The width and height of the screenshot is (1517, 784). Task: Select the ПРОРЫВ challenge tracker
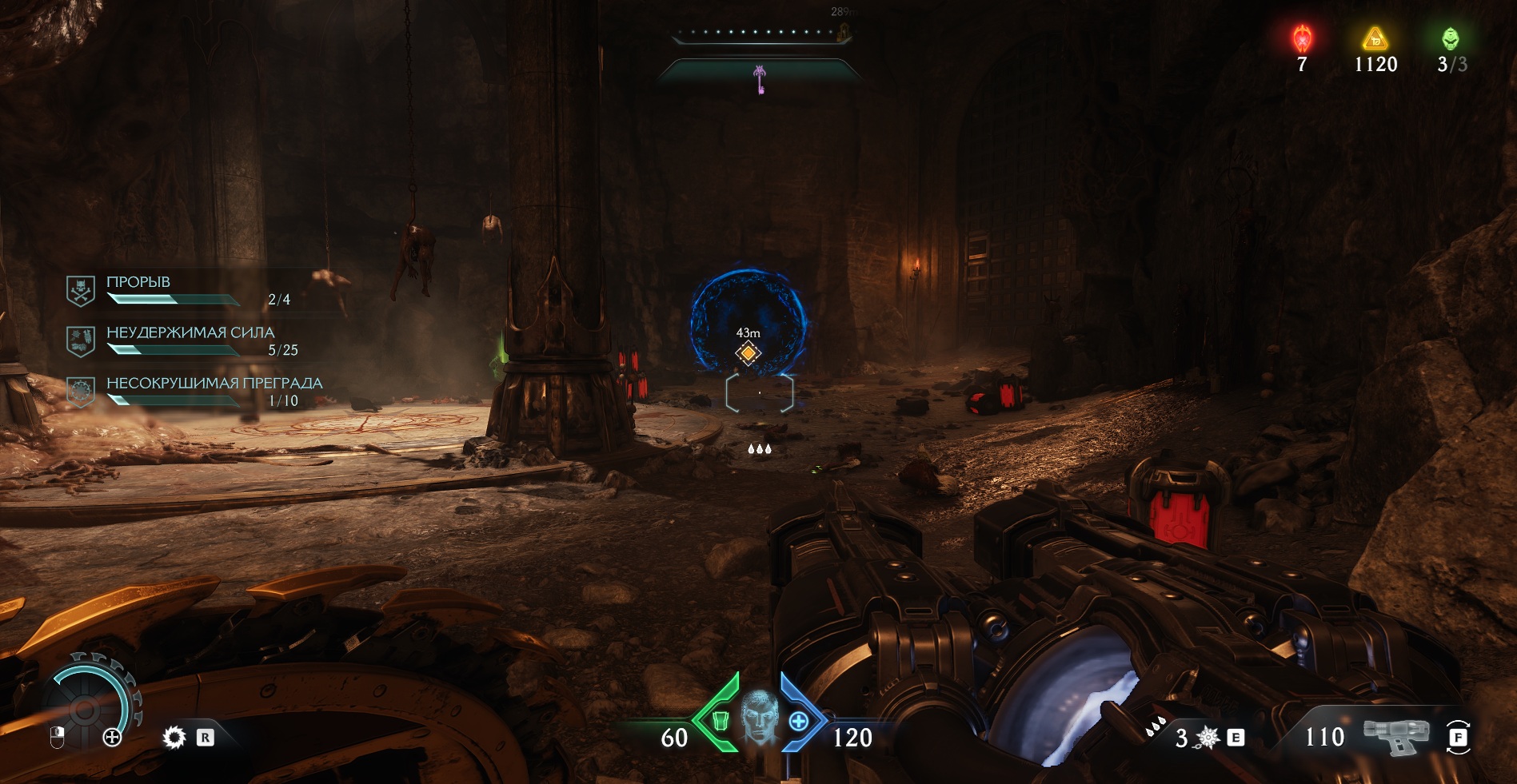point(178,291)
